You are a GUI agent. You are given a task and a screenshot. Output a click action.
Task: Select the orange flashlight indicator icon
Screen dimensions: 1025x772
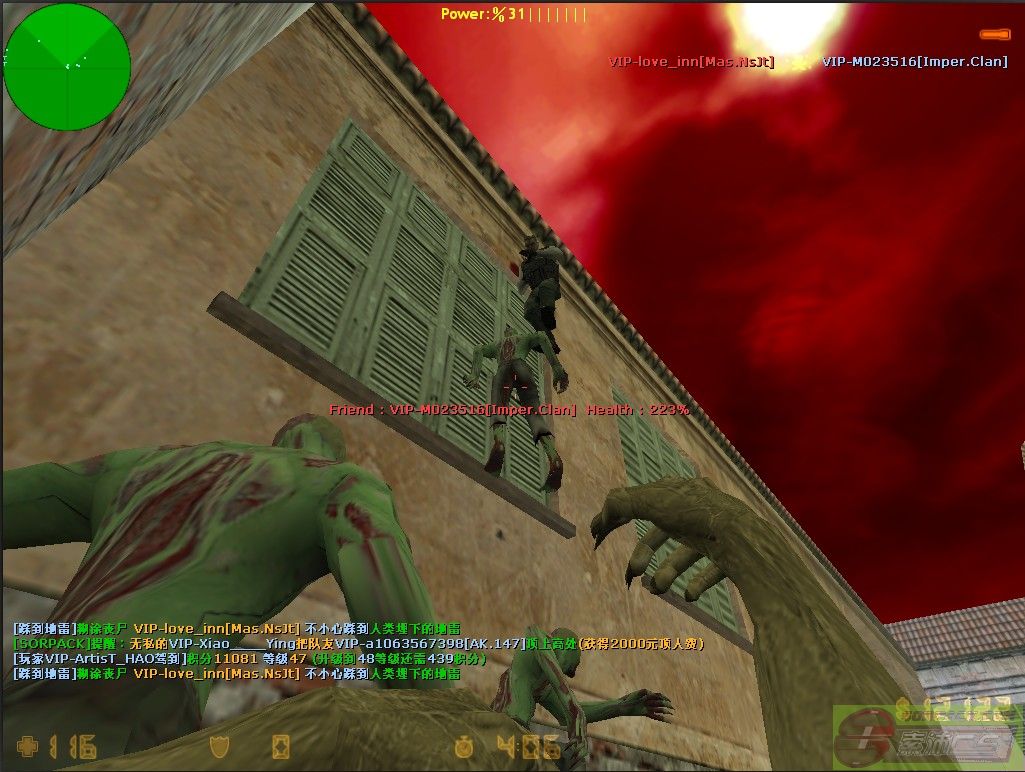pyautogui.click(x=994, y=34)
